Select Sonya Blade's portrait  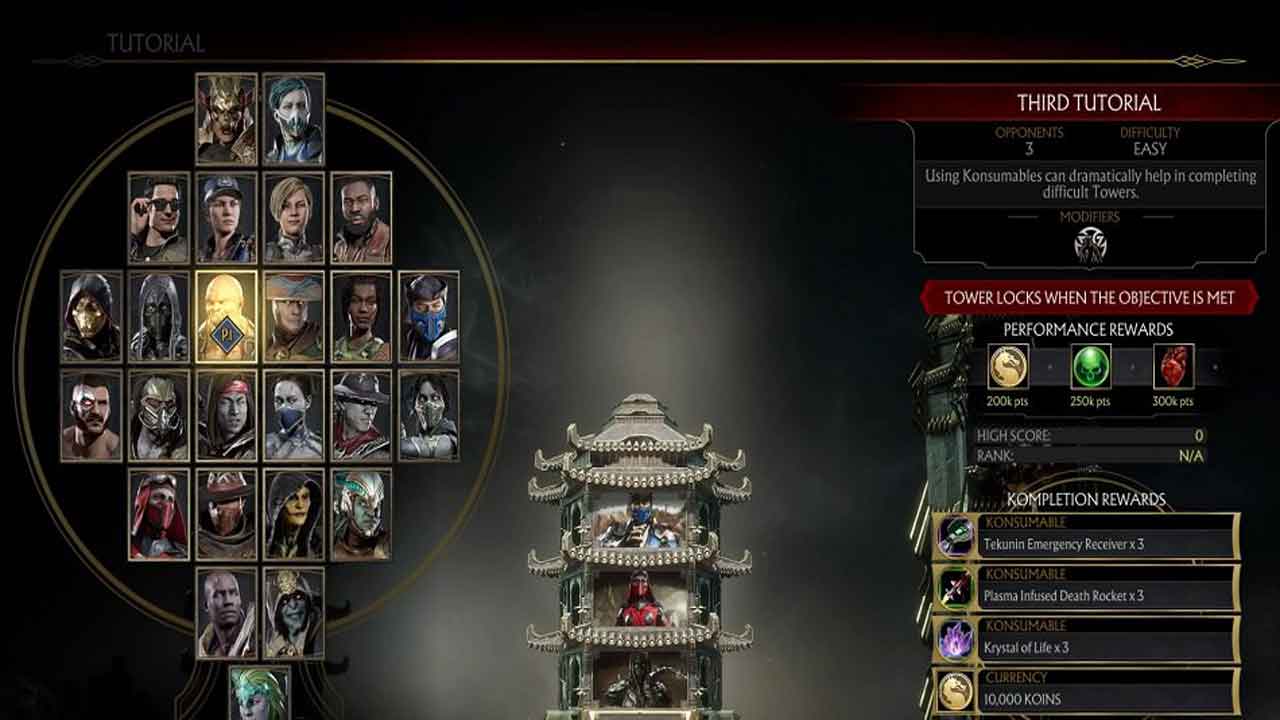pyautogui.click(x=226, y=217)
